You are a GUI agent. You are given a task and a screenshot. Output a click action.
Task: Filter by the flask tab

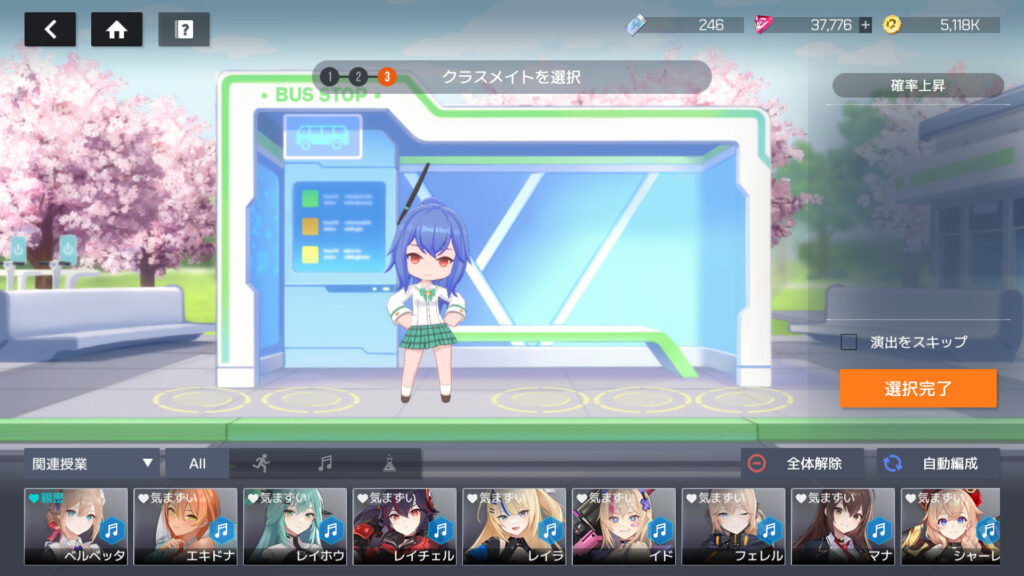pos(388,463)
